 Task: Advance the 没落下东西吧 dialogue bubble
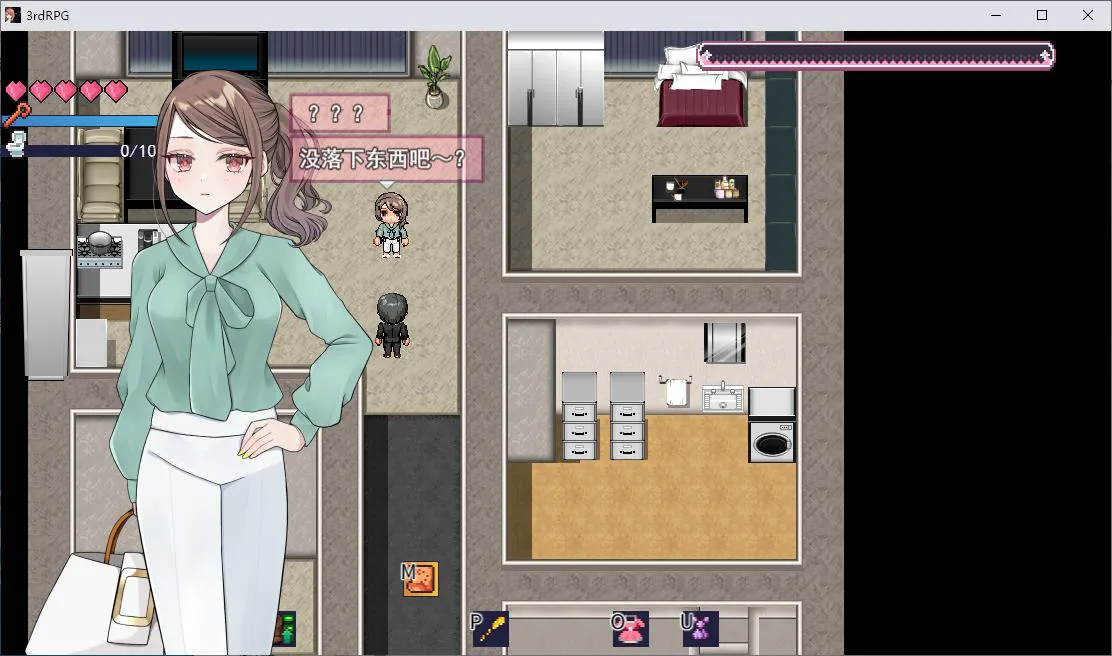pos(386,159)
